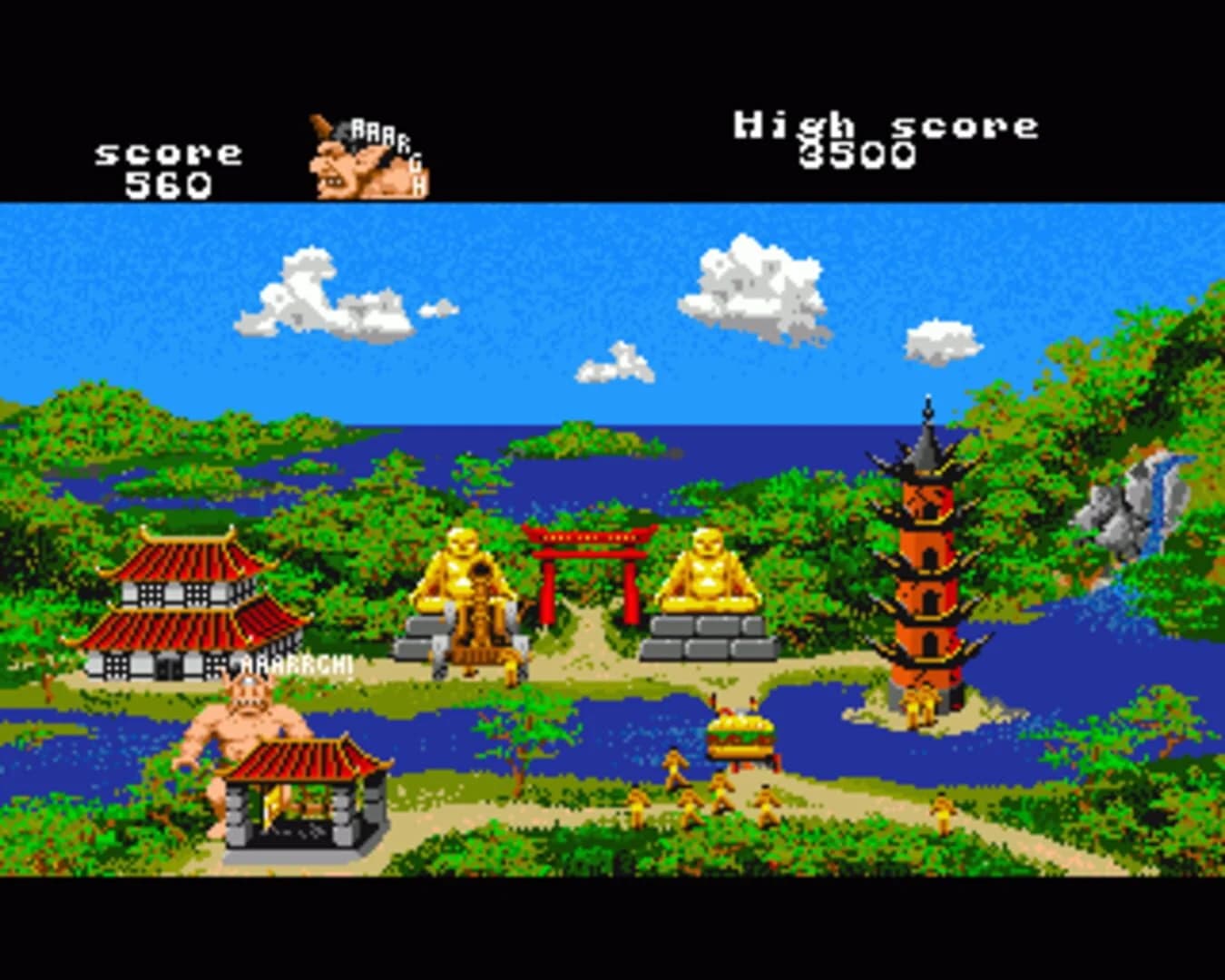
Task: Click the villager running near the river
Action: pos(674,765)
